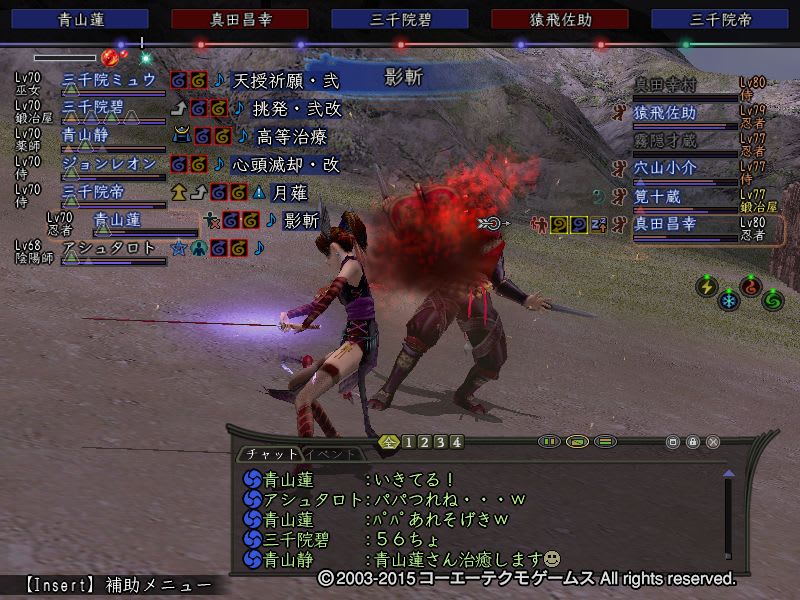Switch to the チャット chat tab

click(271, 453)
